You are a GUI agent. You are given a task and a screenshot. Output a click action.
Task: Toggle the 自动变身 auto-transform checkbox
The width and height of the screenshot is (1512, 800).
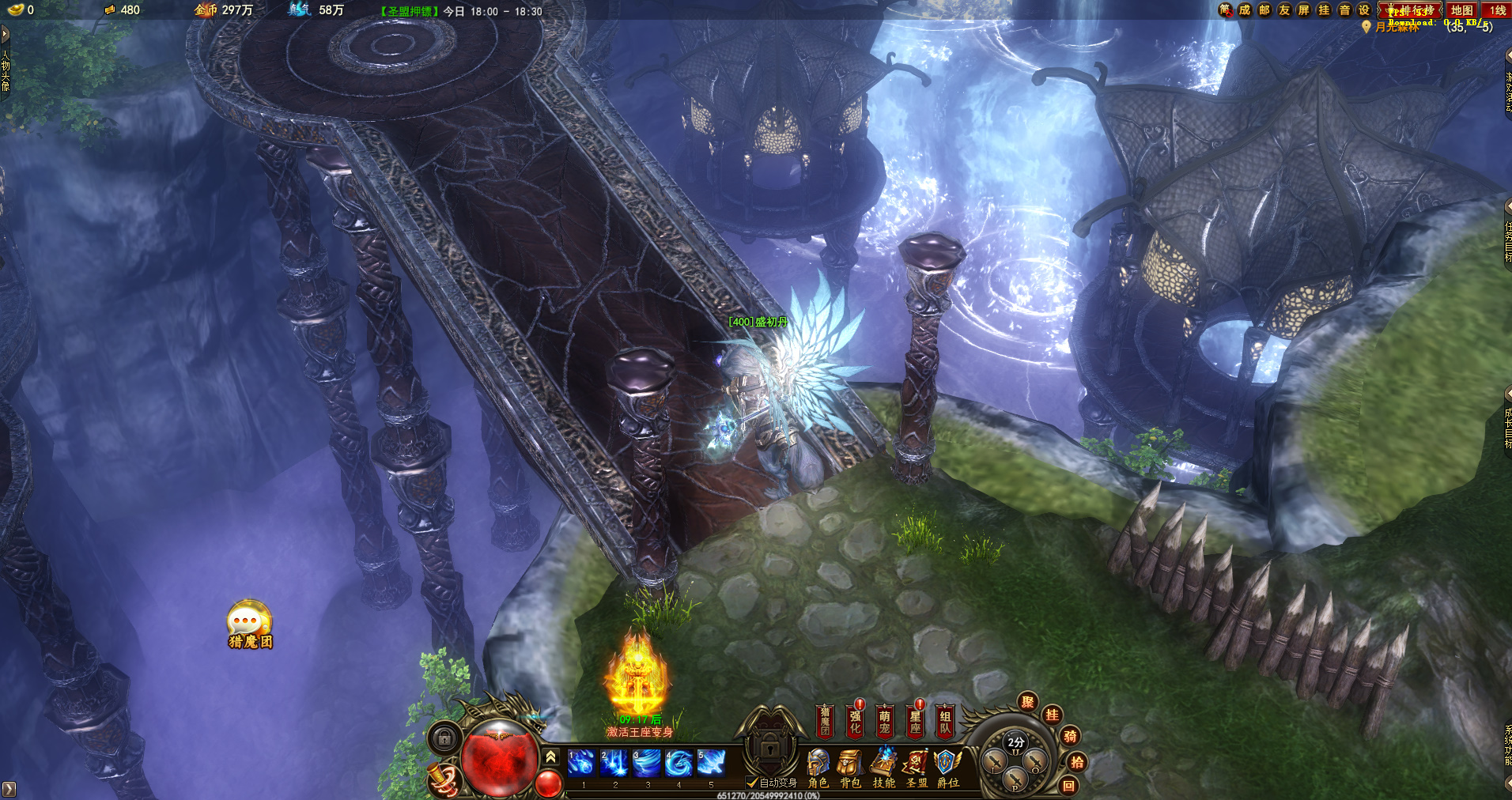coord(752,783)
